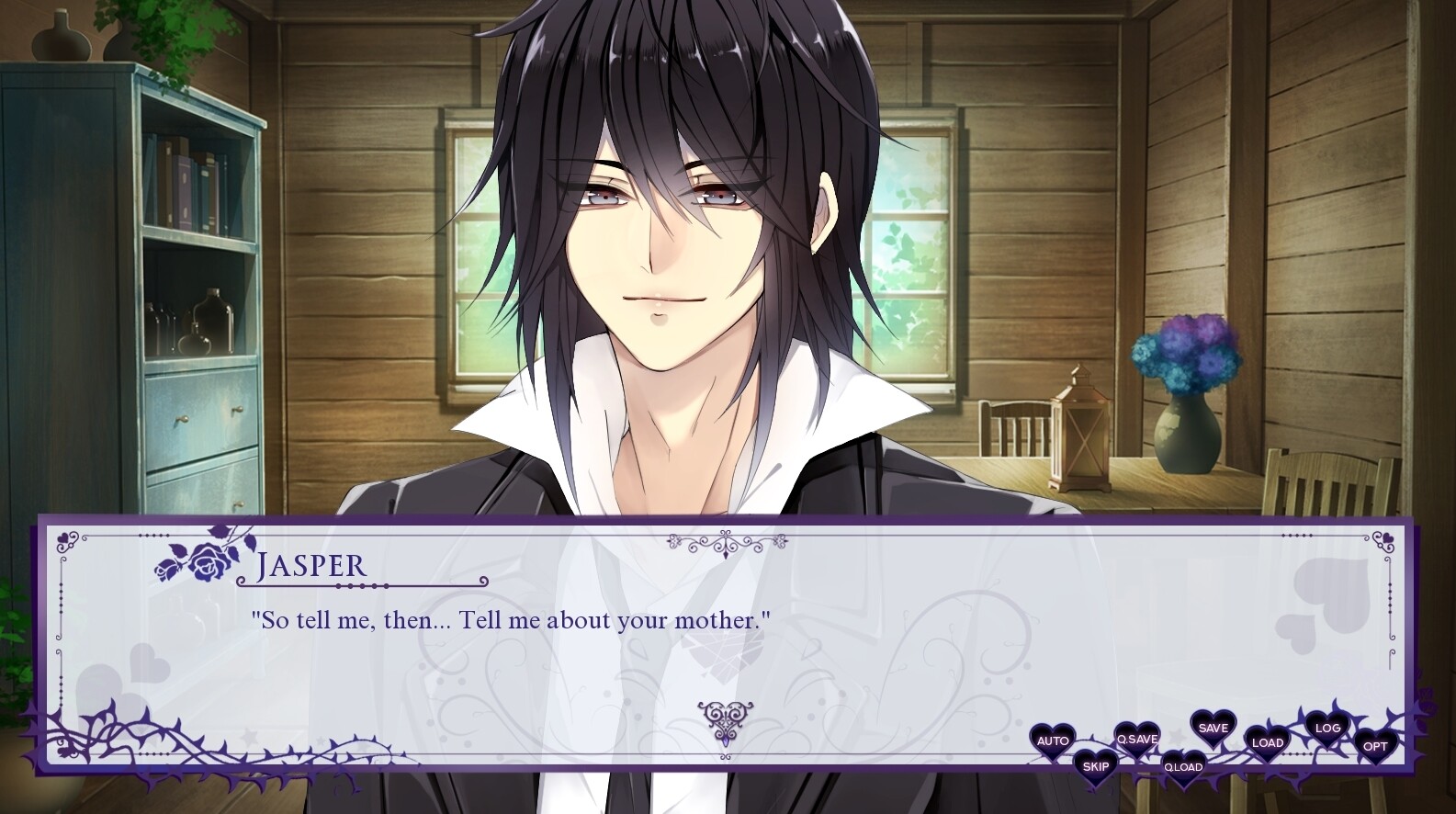Toggle SKIP mode

tap(1096, 764)
